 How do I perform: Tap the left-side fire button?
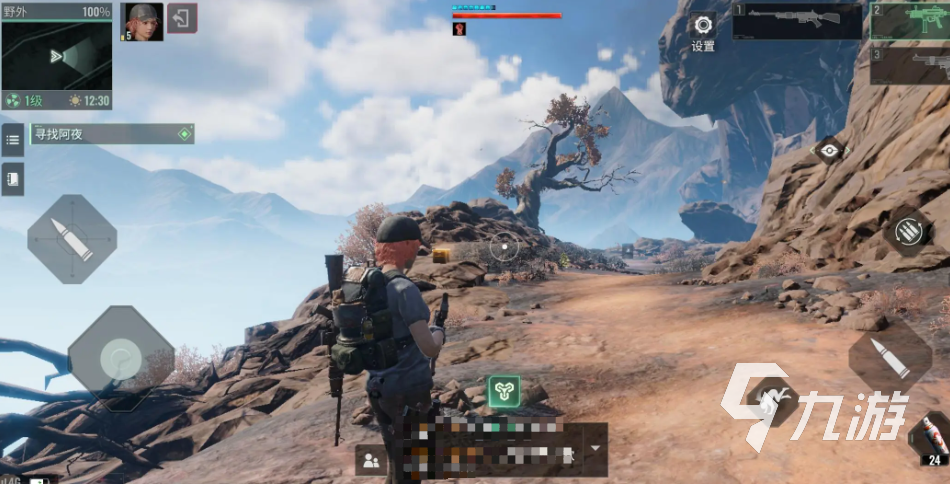(x=72, y=239)
